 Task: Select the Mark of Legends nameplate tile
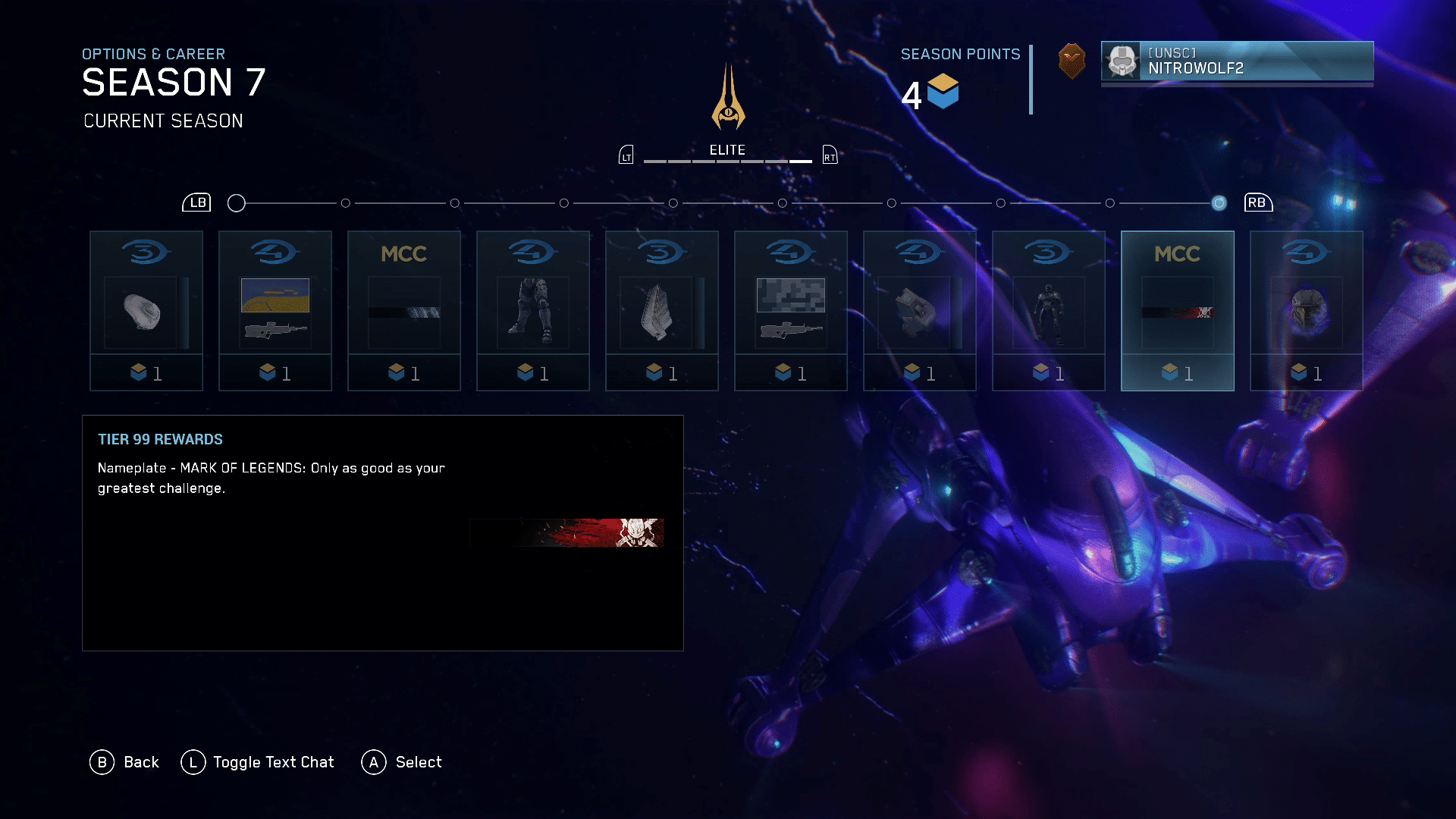tap(1178, 311)
